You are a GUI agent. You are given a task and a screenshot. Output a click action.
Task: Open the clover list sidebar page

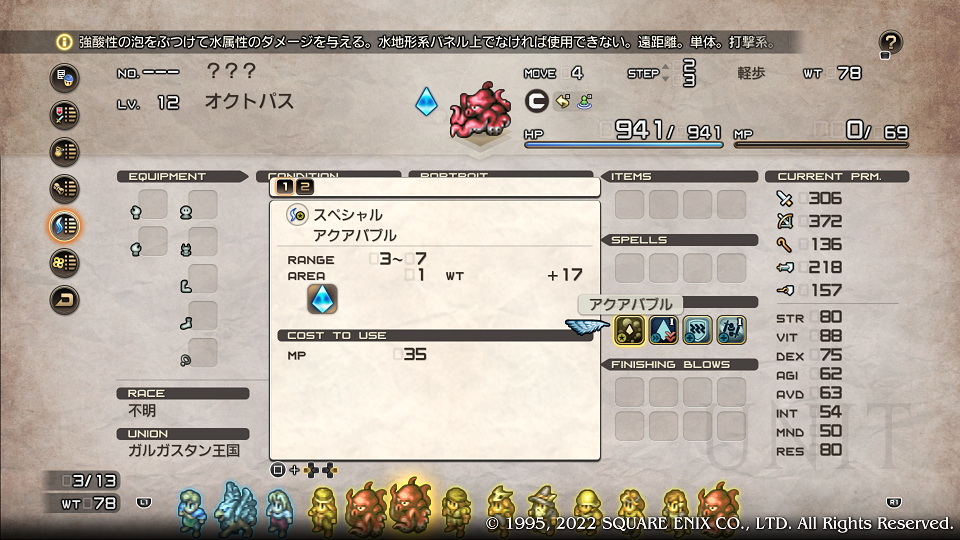click(65, 262)
